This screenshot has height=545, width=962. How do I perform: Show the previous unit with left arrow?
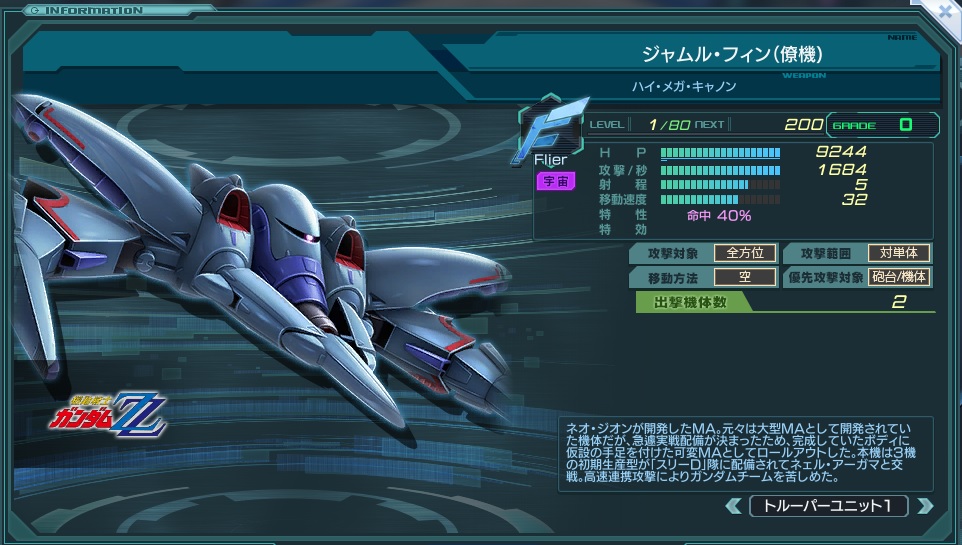tap(733, 506)
